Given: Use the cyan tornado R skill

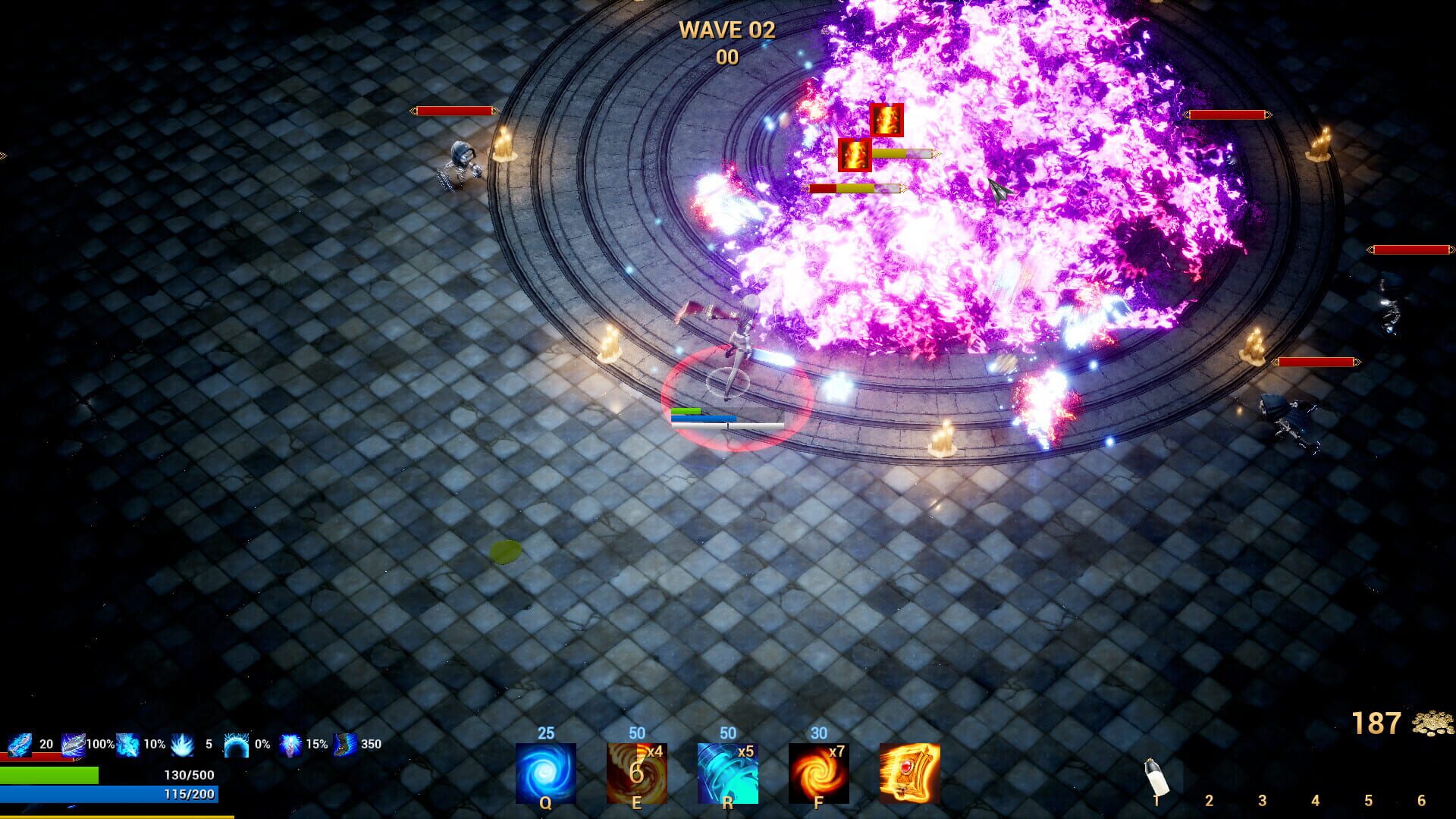Looking at the screenshot, I should (728, 772).
